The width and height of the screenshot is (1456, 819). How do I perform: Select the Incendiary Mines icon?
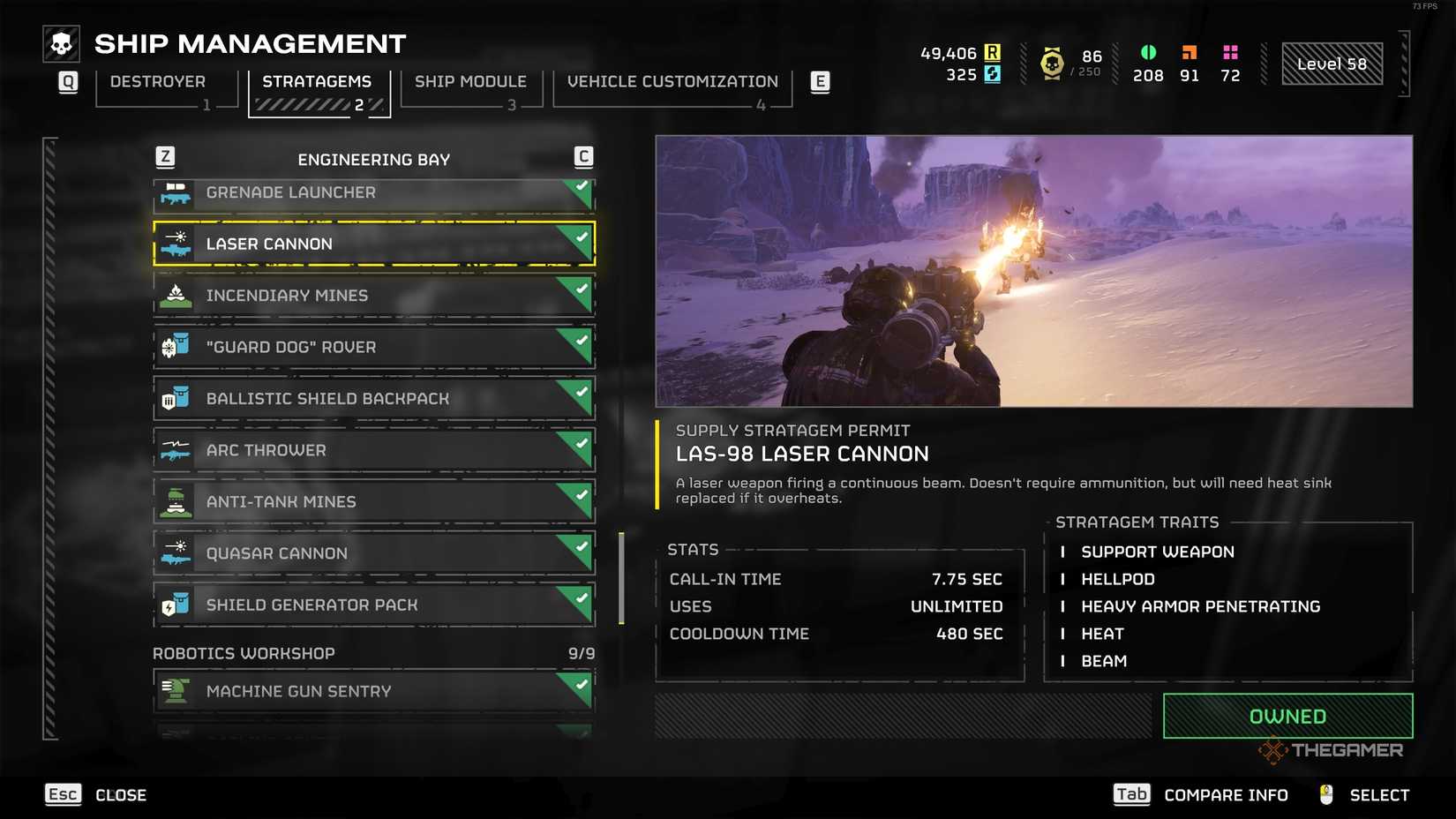point(176,295)
